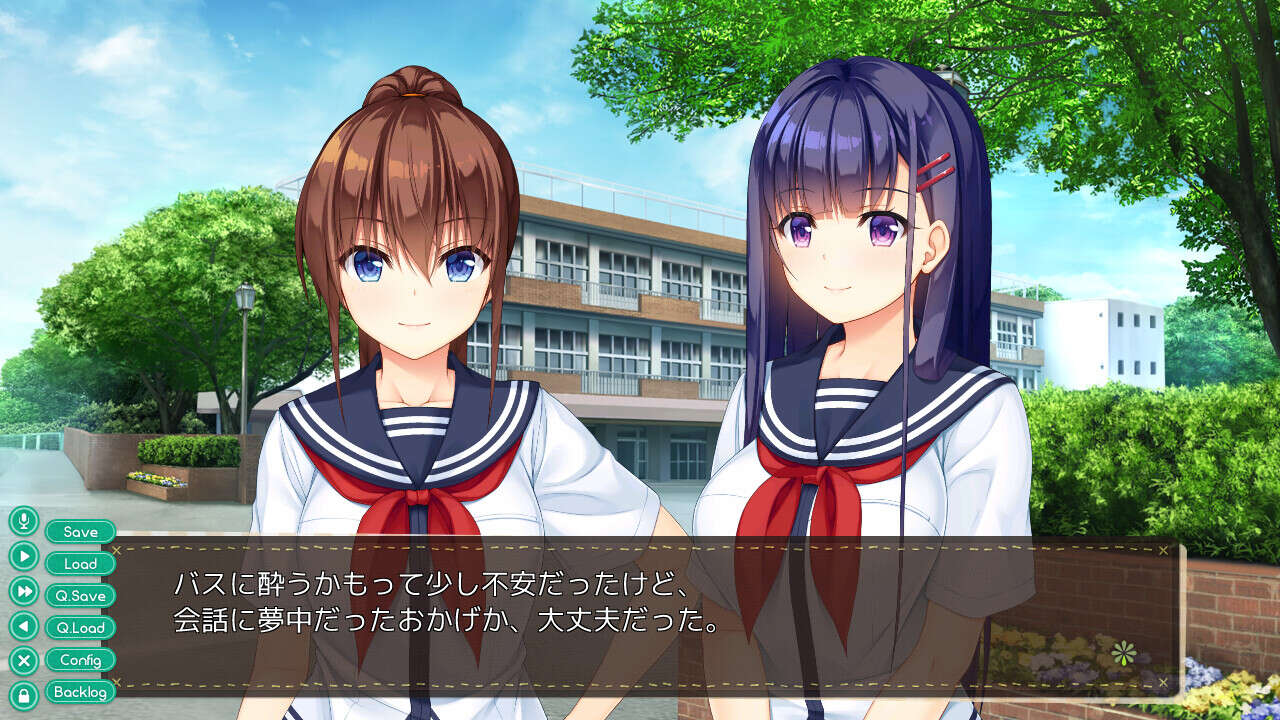Quick load with Q.Load button
Image resolution: width=1280 pixels, height=720 pixels.
80,628
